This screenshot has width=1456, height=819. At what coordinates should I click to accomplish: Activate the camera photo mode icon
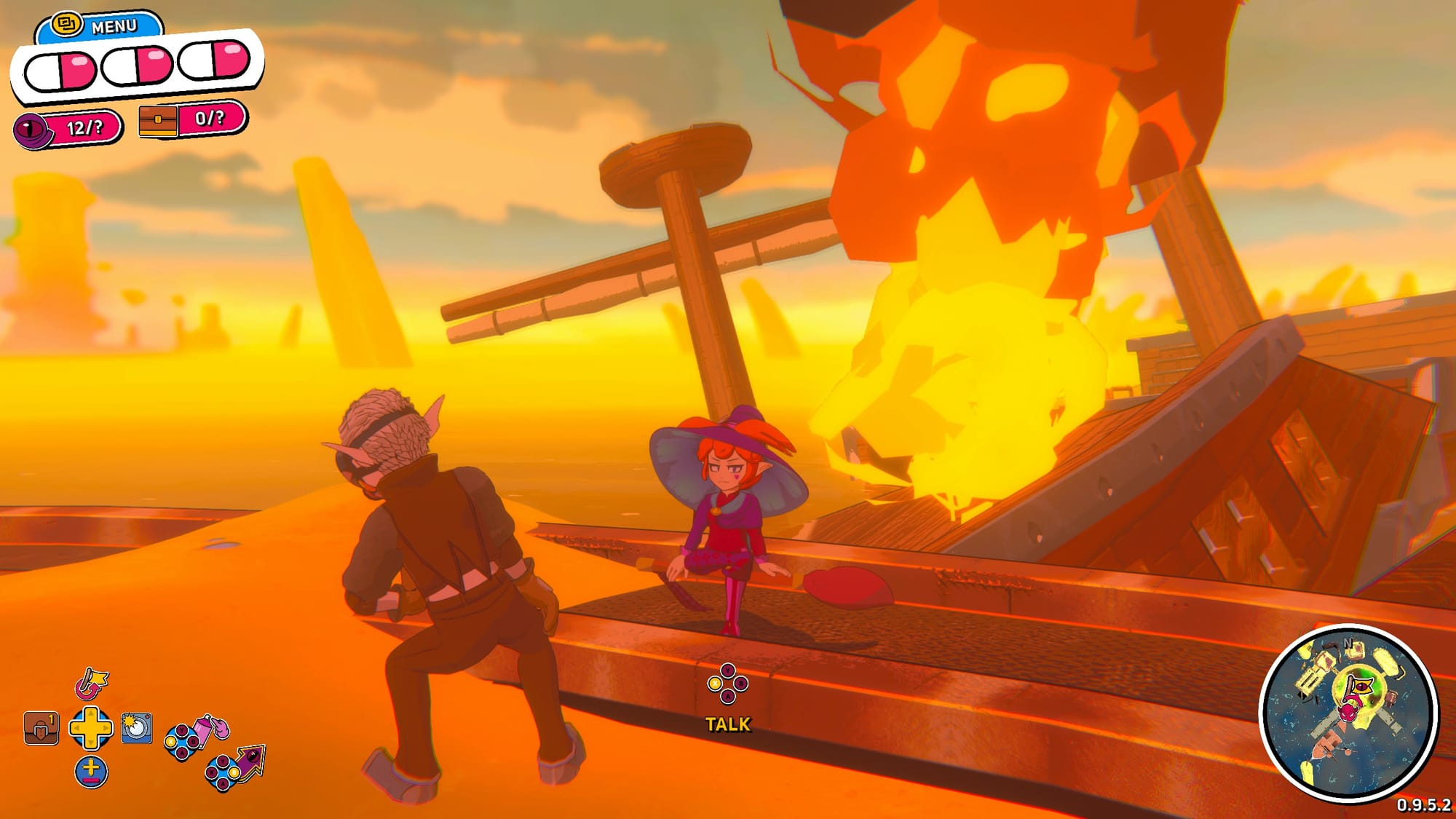(136, 727)
